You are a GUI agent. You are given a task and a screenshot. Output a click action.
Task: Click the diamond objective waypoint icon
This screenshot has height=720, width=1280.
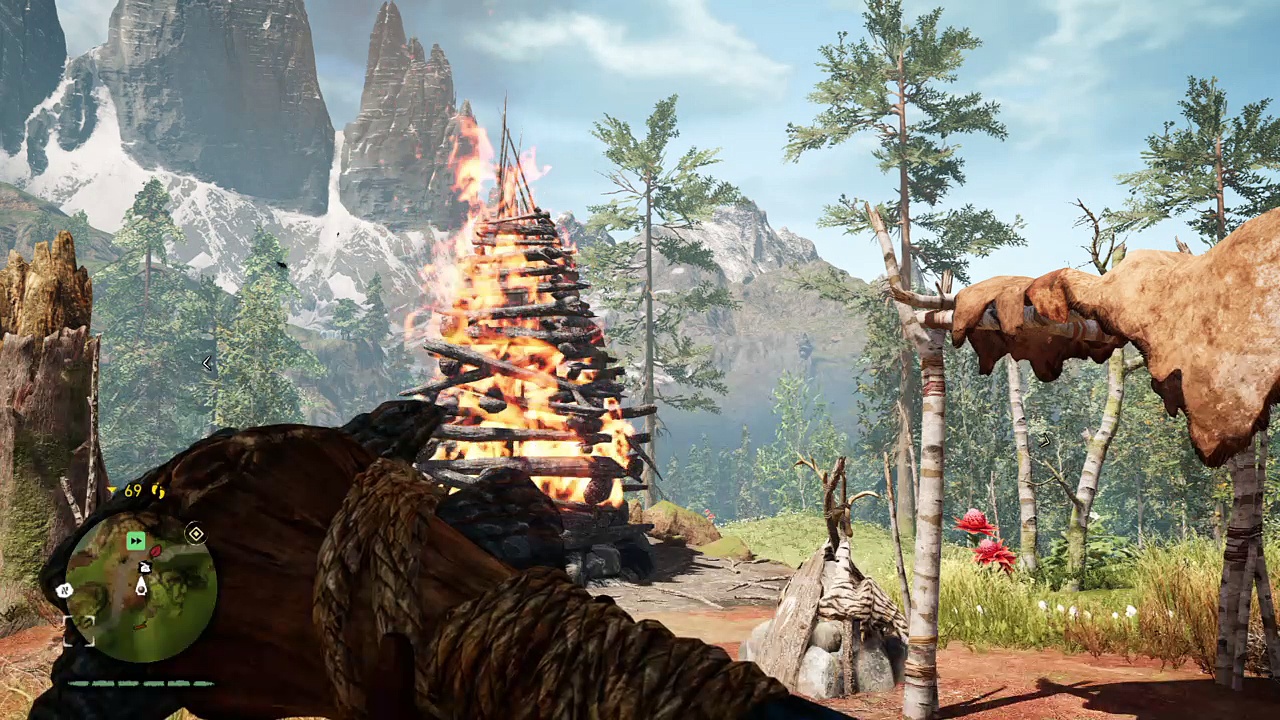click(x=196, y=534)
